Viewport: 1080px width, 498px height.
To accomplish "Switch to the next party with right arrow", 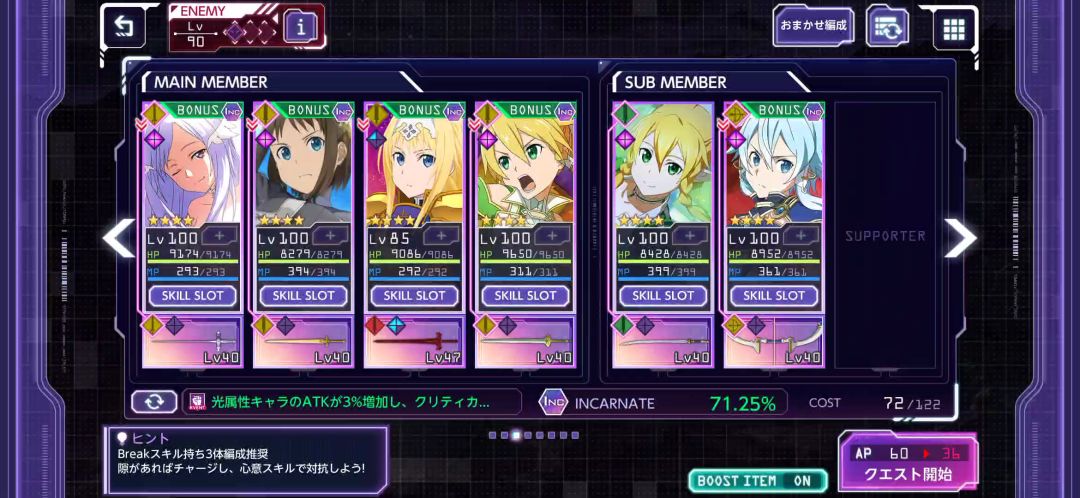I will (960, 237).
